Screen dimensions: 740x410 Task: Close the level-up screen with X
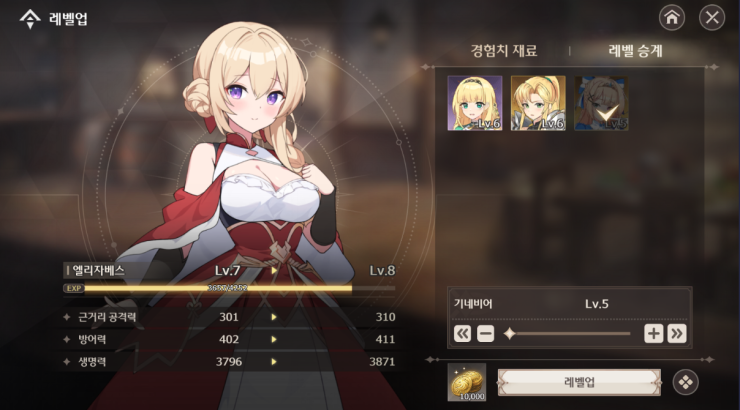coord(712,16)
